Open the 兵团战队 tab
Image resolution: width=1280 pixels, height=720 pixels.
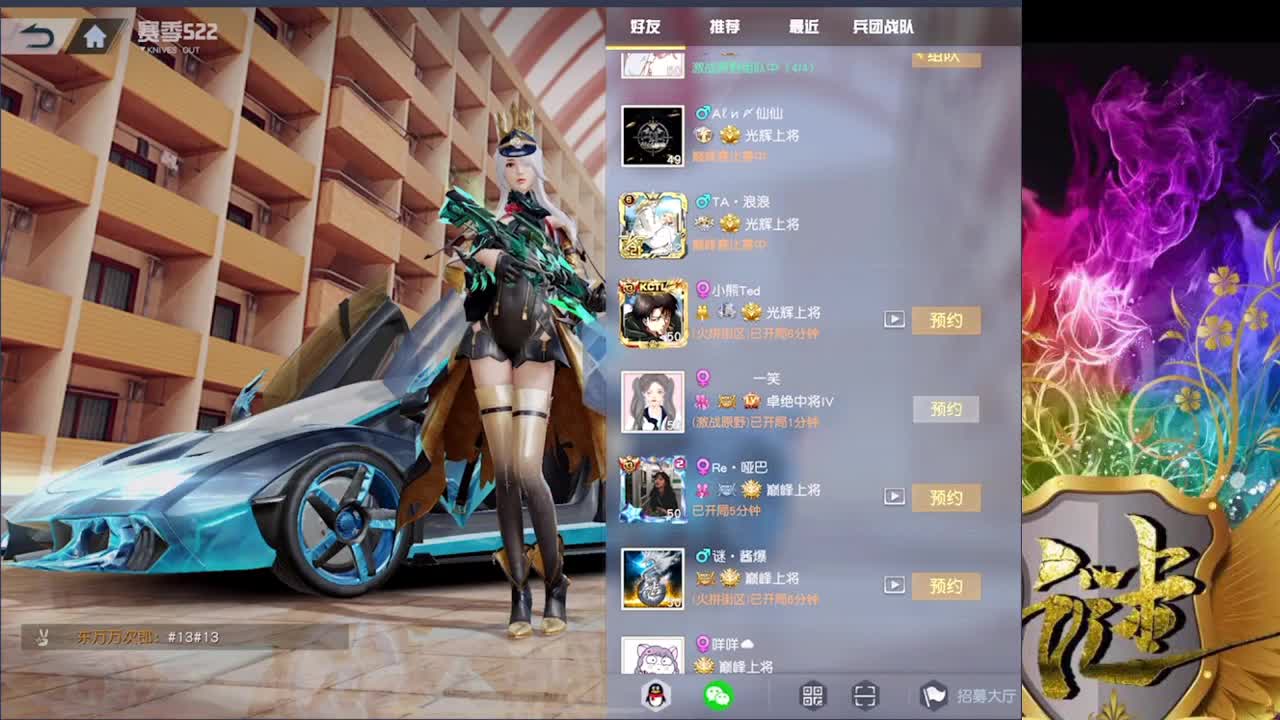coord(886,27)
